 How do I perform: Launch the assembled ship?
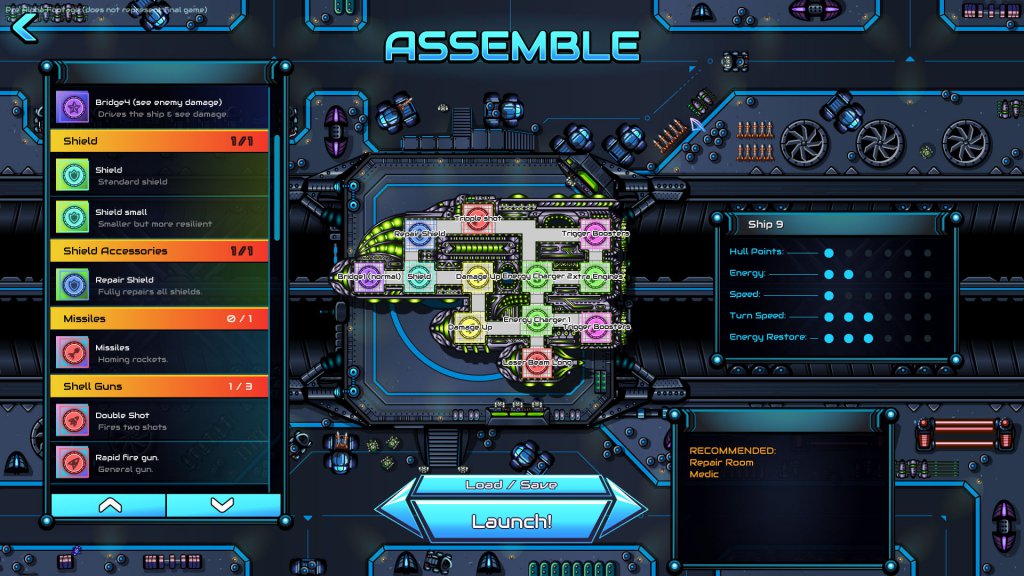point(511,521)
